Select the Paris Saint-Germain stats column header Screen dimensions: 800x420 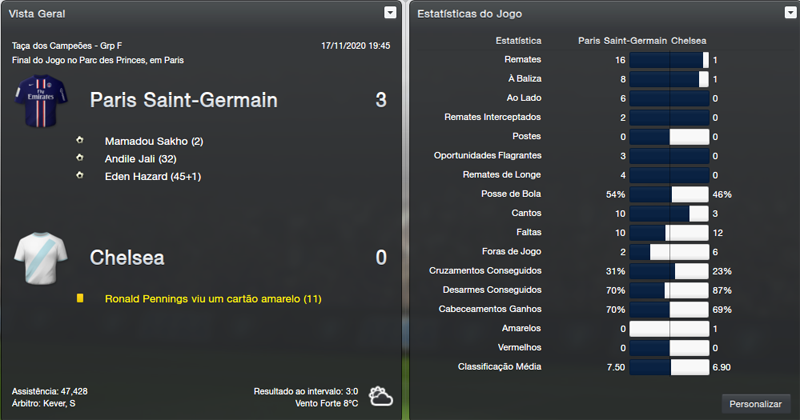(623, 41)
